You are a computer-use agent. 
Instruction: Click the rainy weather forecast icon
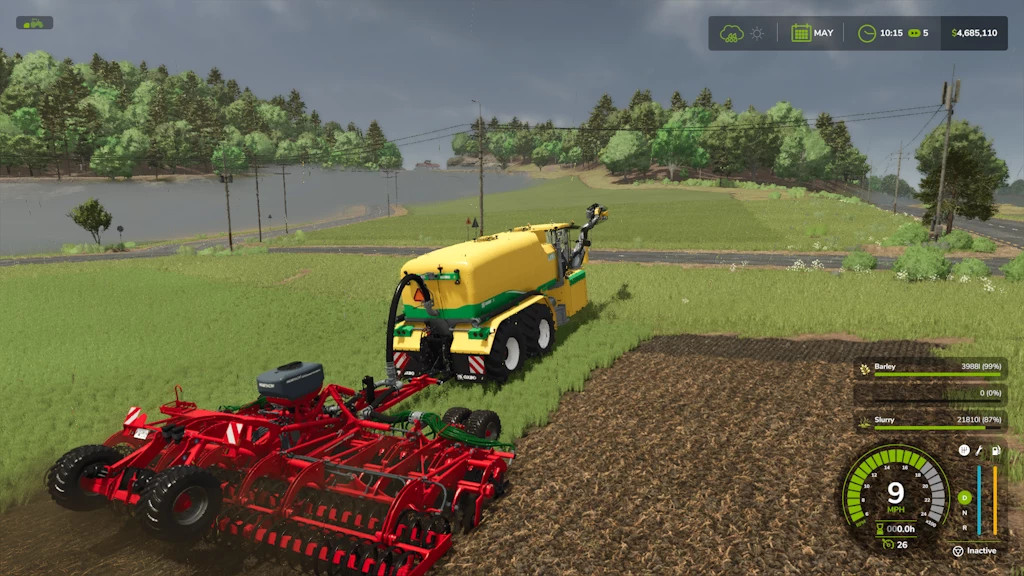(x=732, y=33)
